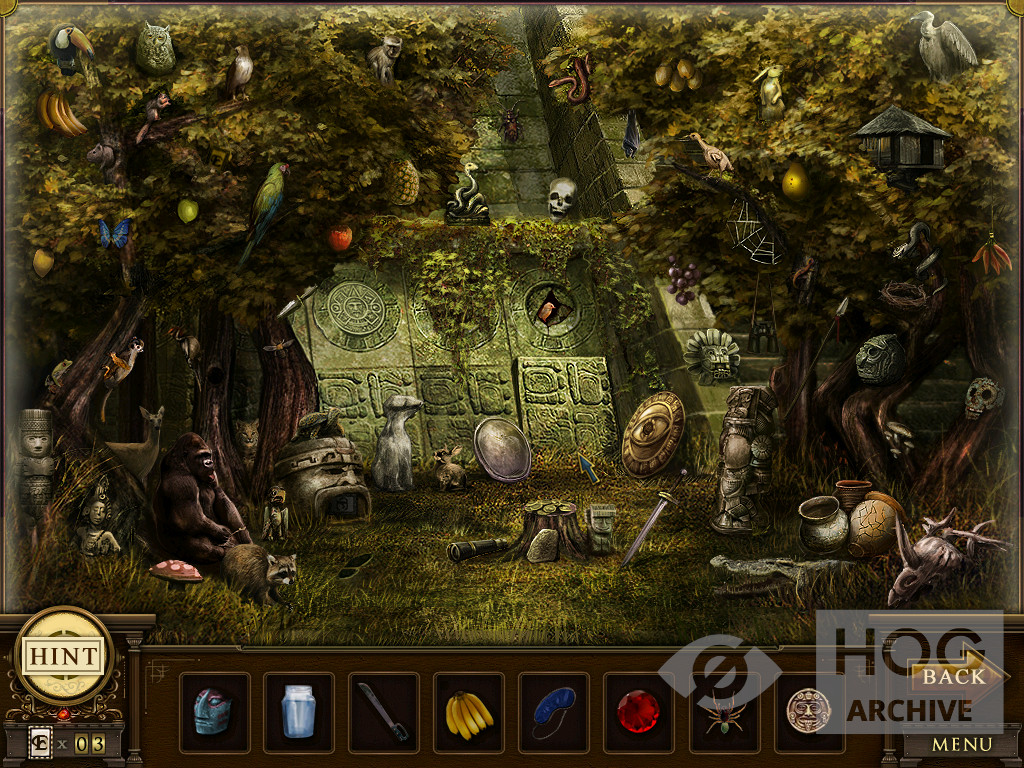The width and height of the screenshot is (1024, 768).
Task: Use the HINT button
Action: pyautogui.click(x=63, y=657)
